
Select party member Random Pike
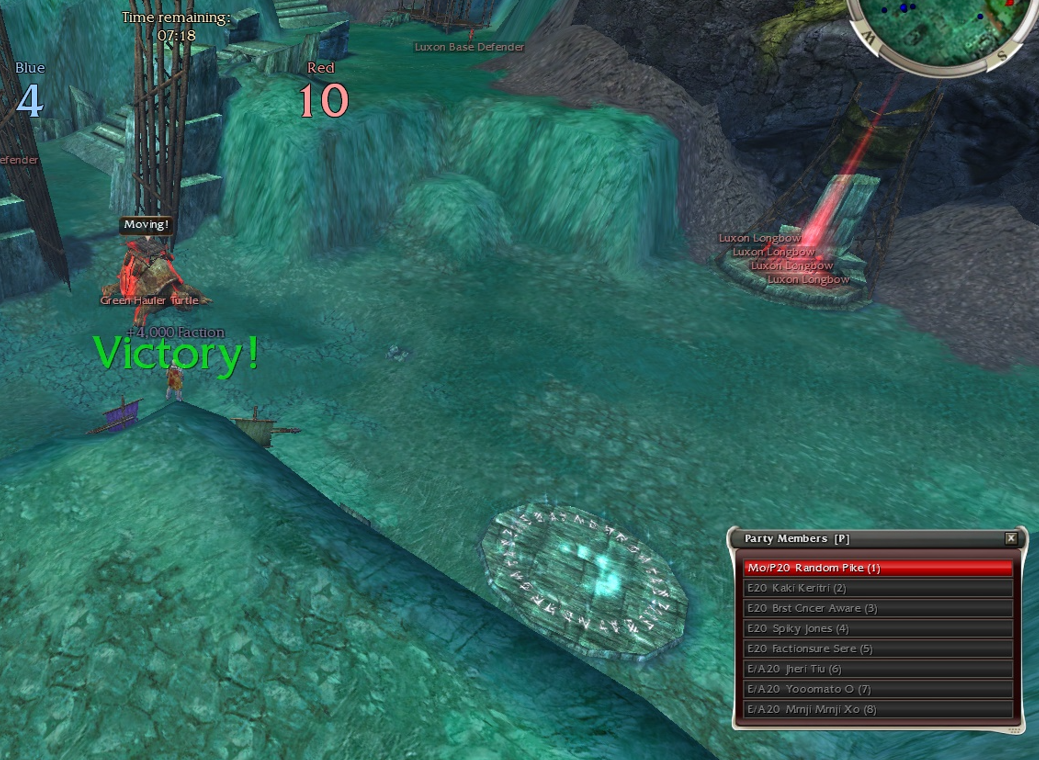tap(878, 568)
